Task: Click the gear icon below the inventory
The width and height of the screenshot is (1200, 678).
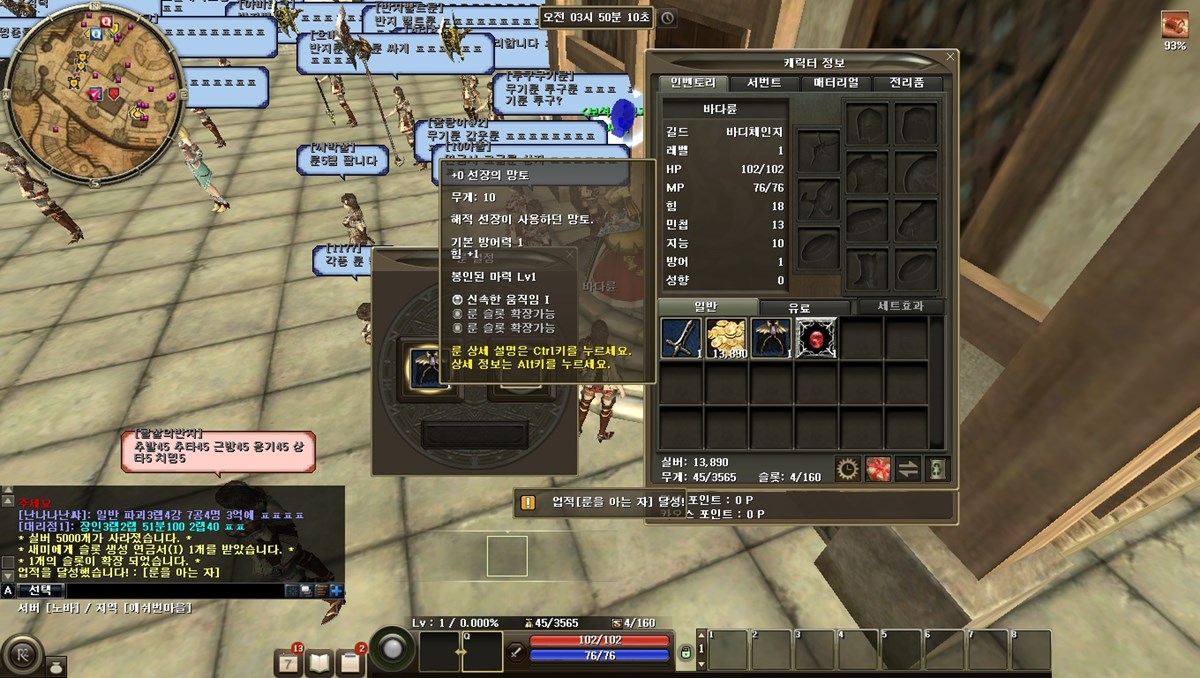Action: tap(848, 468)
